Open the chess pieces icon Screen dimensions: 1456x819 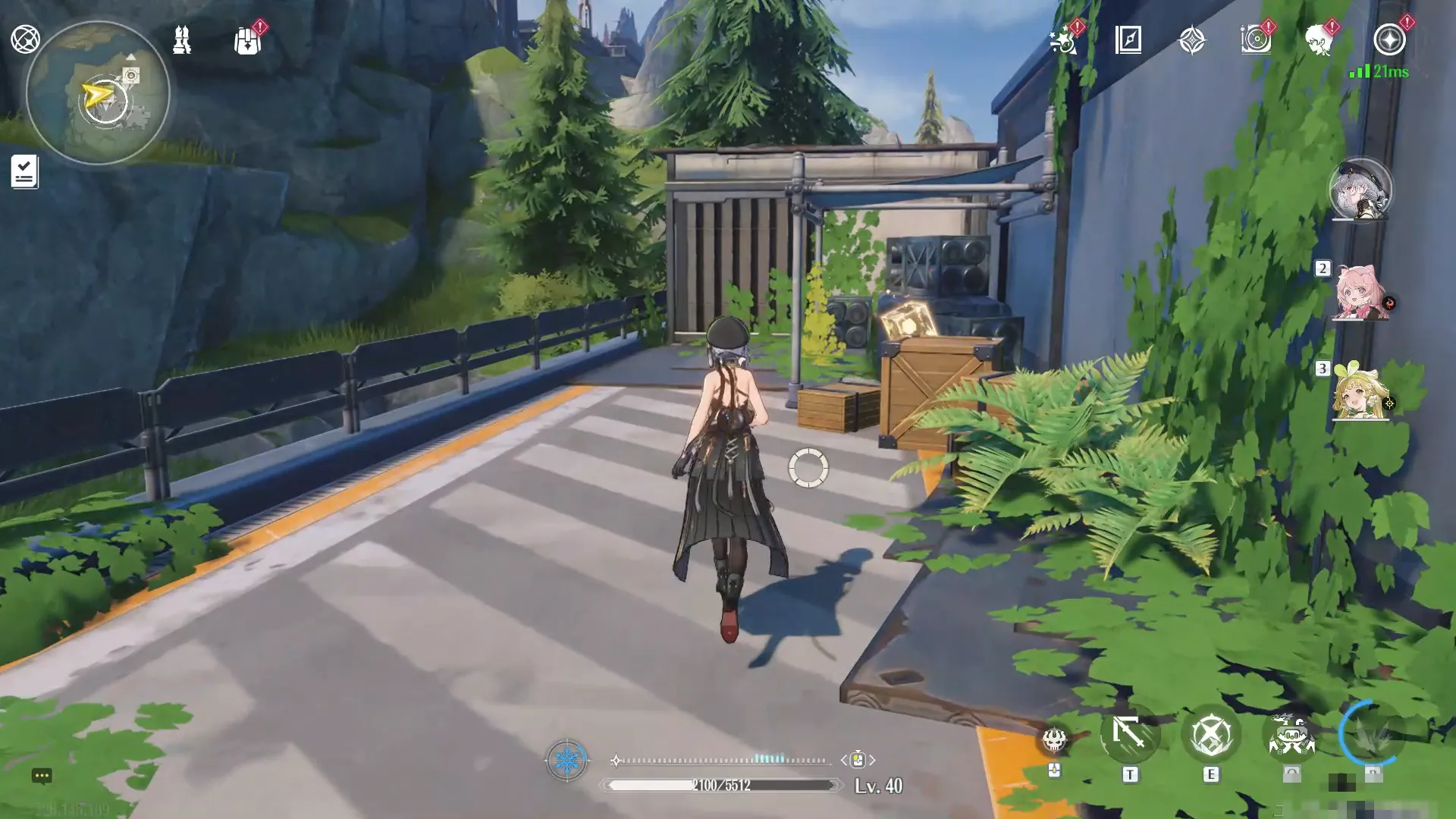[x=181, y=39]
